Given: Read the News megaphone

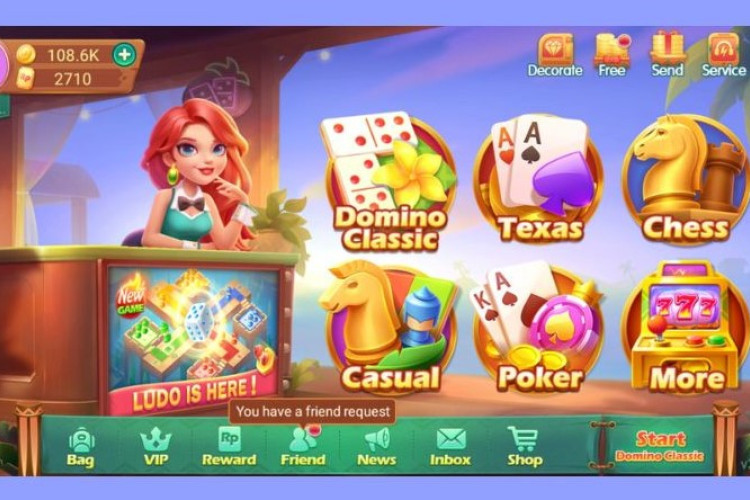Looking at the screenshot, I should pos(377,445).
